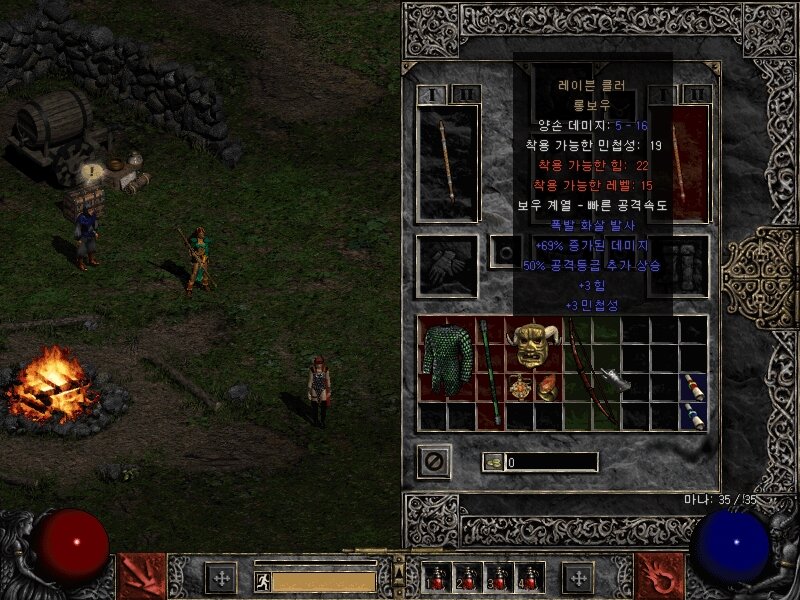
Task: Use the belt potion in slot 1
Action: click(436, 577)
